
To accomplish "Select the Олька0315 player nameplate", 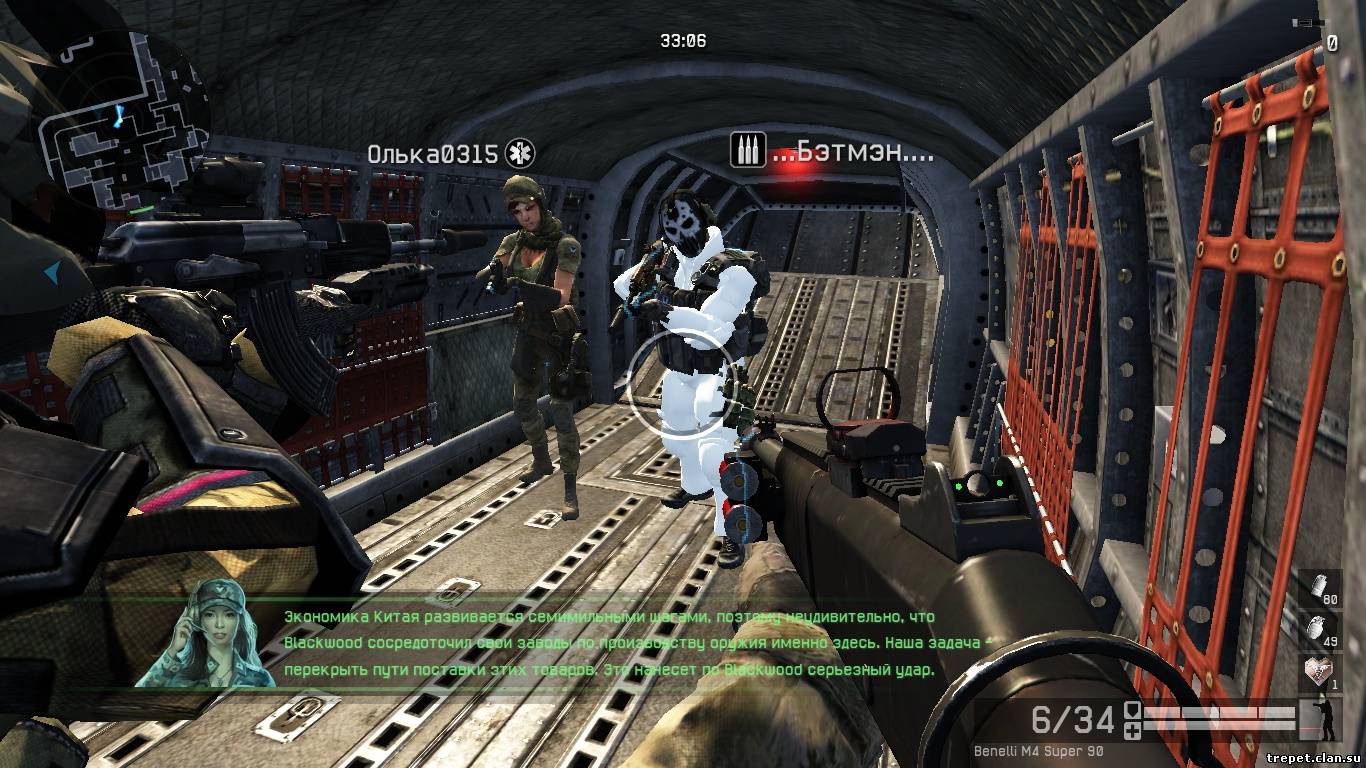I will tap(432, 154).
